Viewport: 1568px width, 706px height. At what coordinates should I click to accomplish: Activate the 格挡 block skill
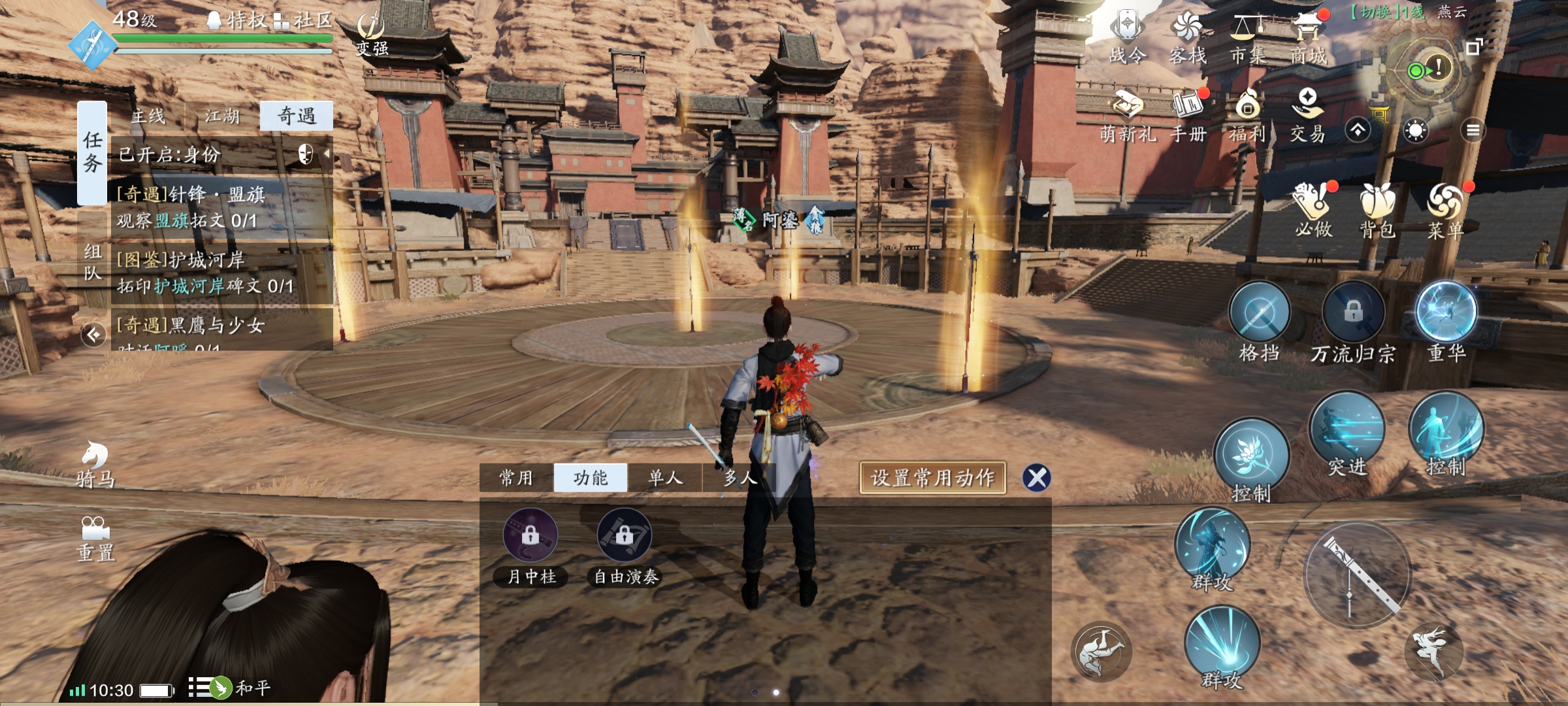click(1259, 314)
